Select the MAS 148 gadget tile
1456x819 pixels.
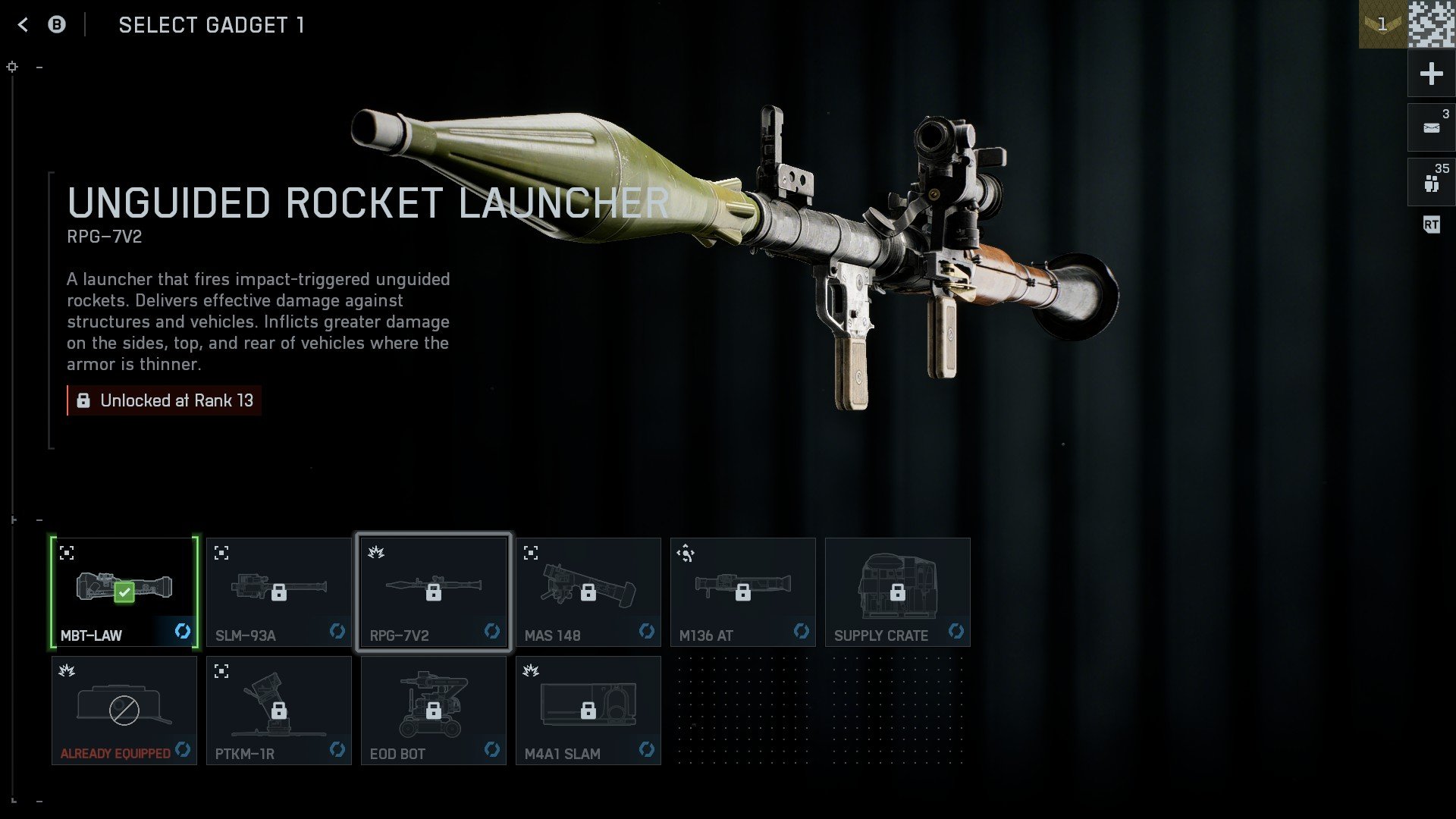coord(588,592)
